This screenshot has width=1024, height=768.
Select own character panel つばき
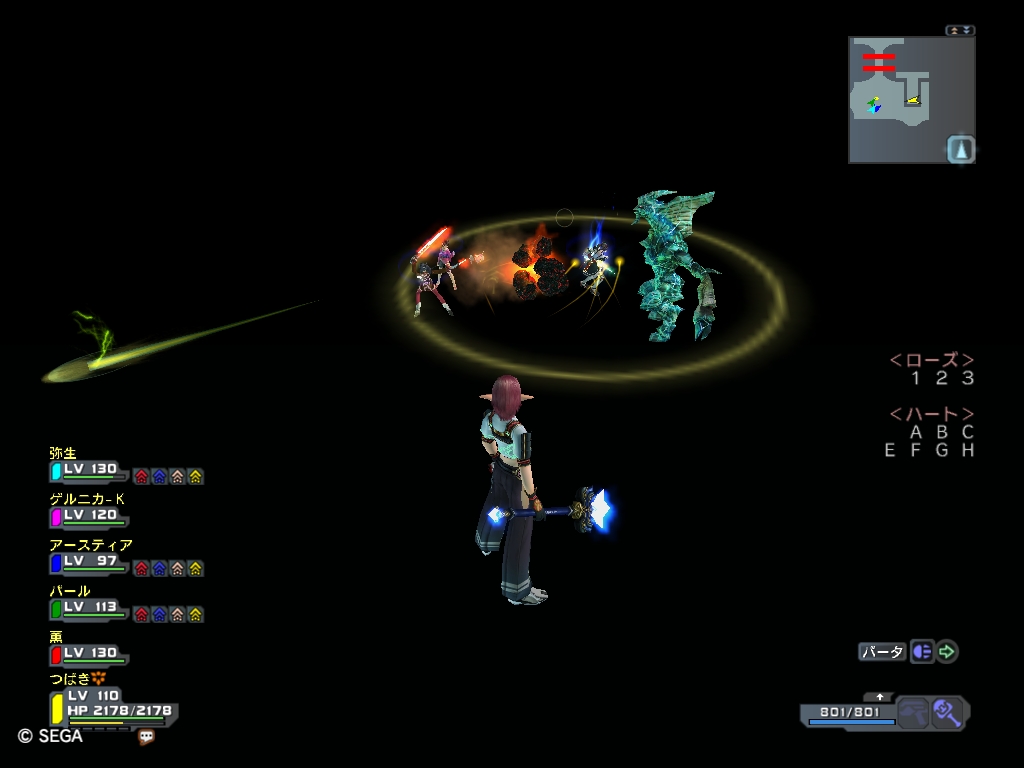112,704
